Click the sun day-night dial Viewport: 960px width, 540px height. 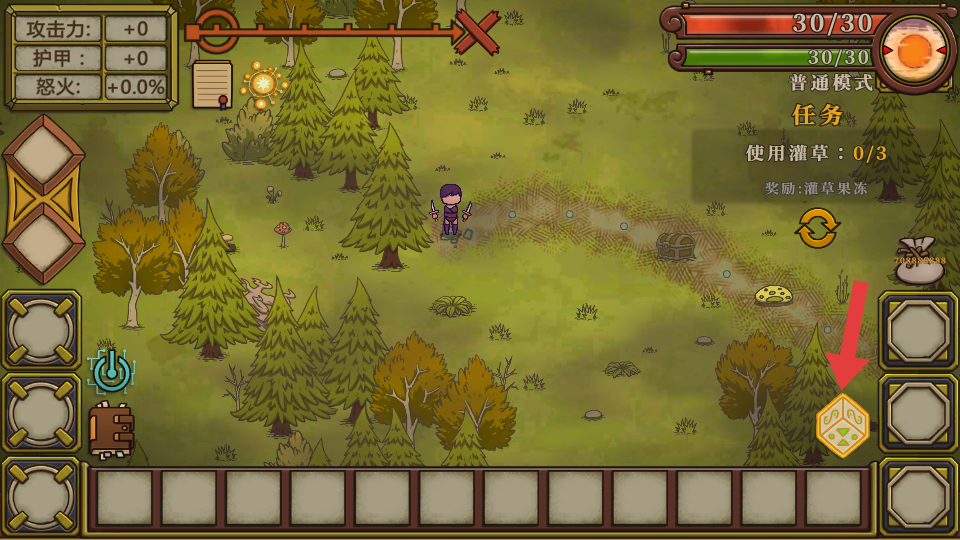click(x=914, y=50)
